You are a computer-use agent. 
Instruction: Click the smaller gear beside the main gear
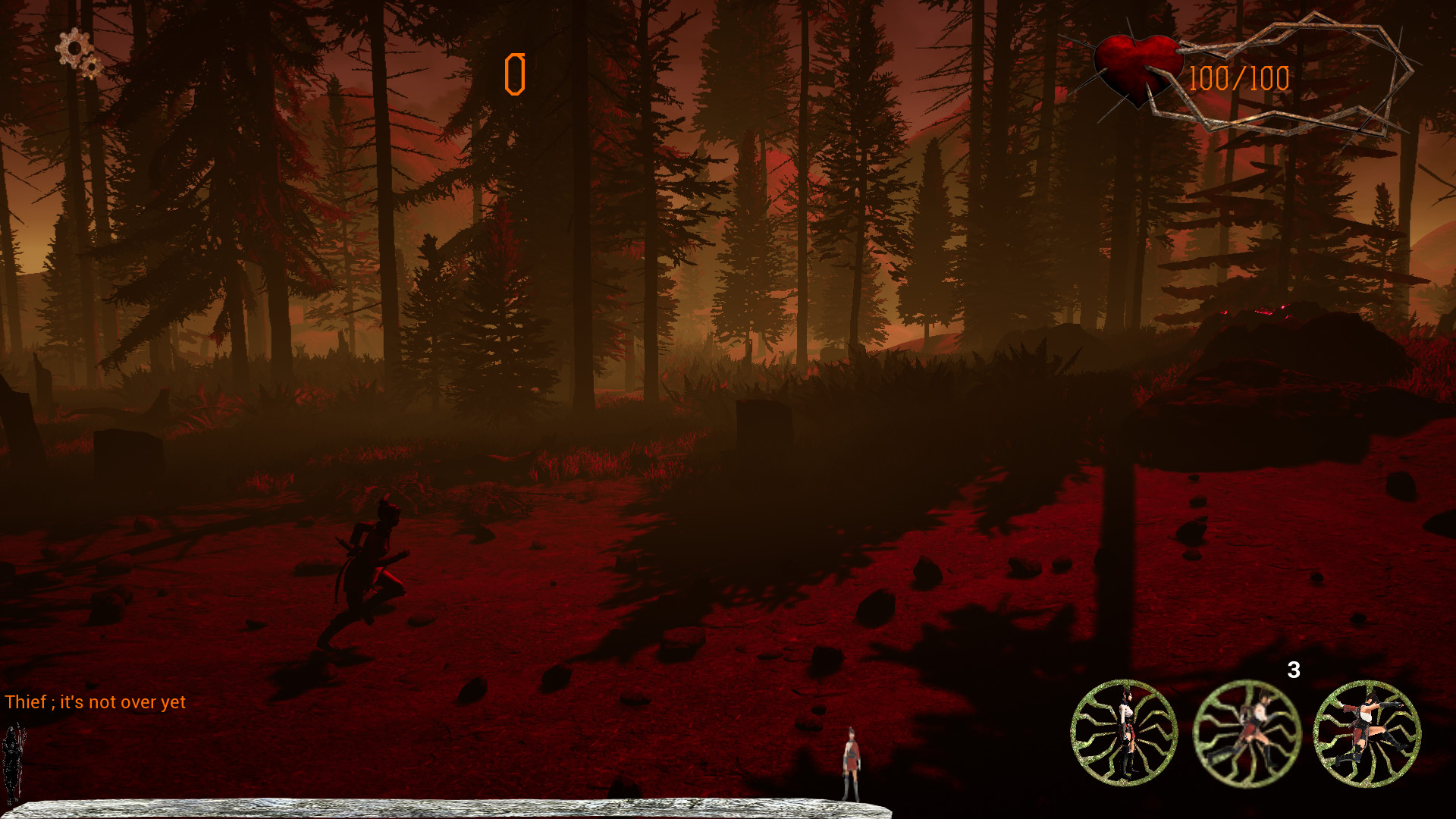point(91,68)
